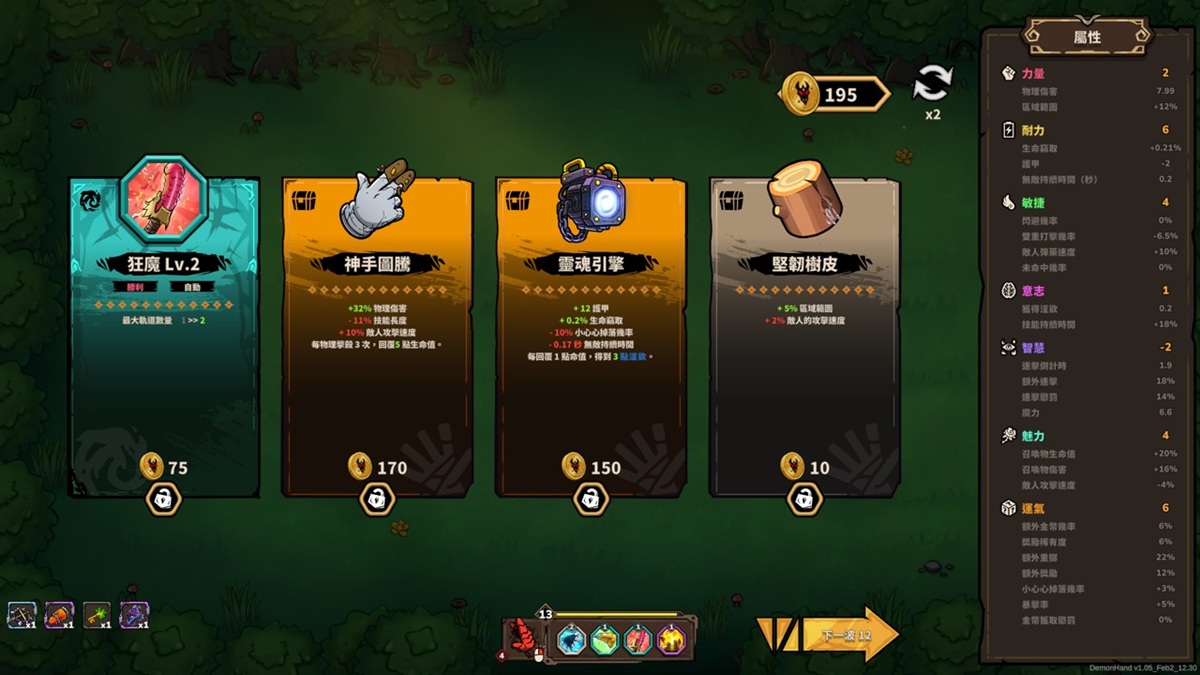1200x675 pixels.
Task: Choose the 堅韌樹皮 log card
Action: (805, 340)
